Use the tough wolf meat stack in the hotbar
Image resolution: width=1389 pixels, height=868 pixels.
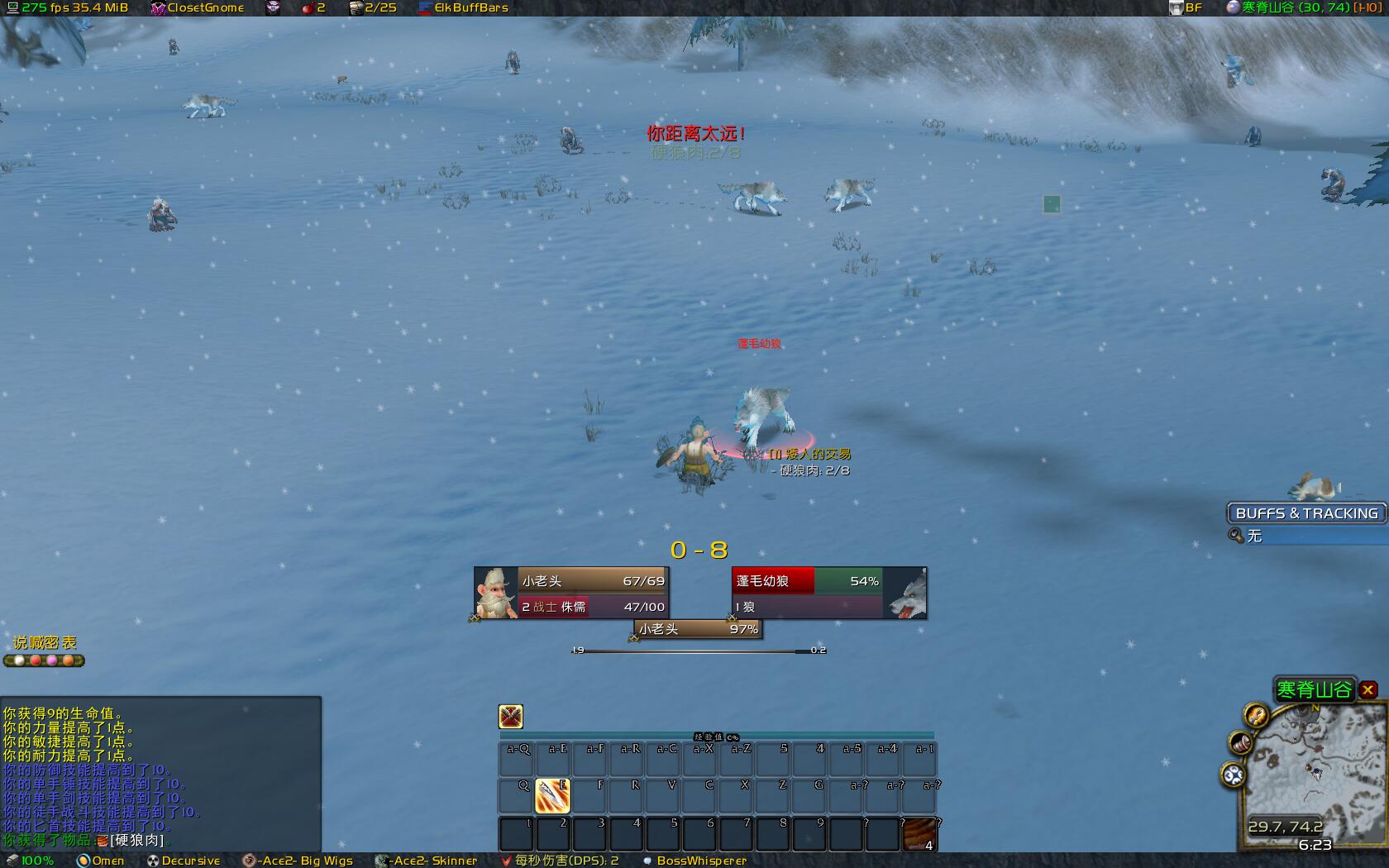[x=919, y=834]
